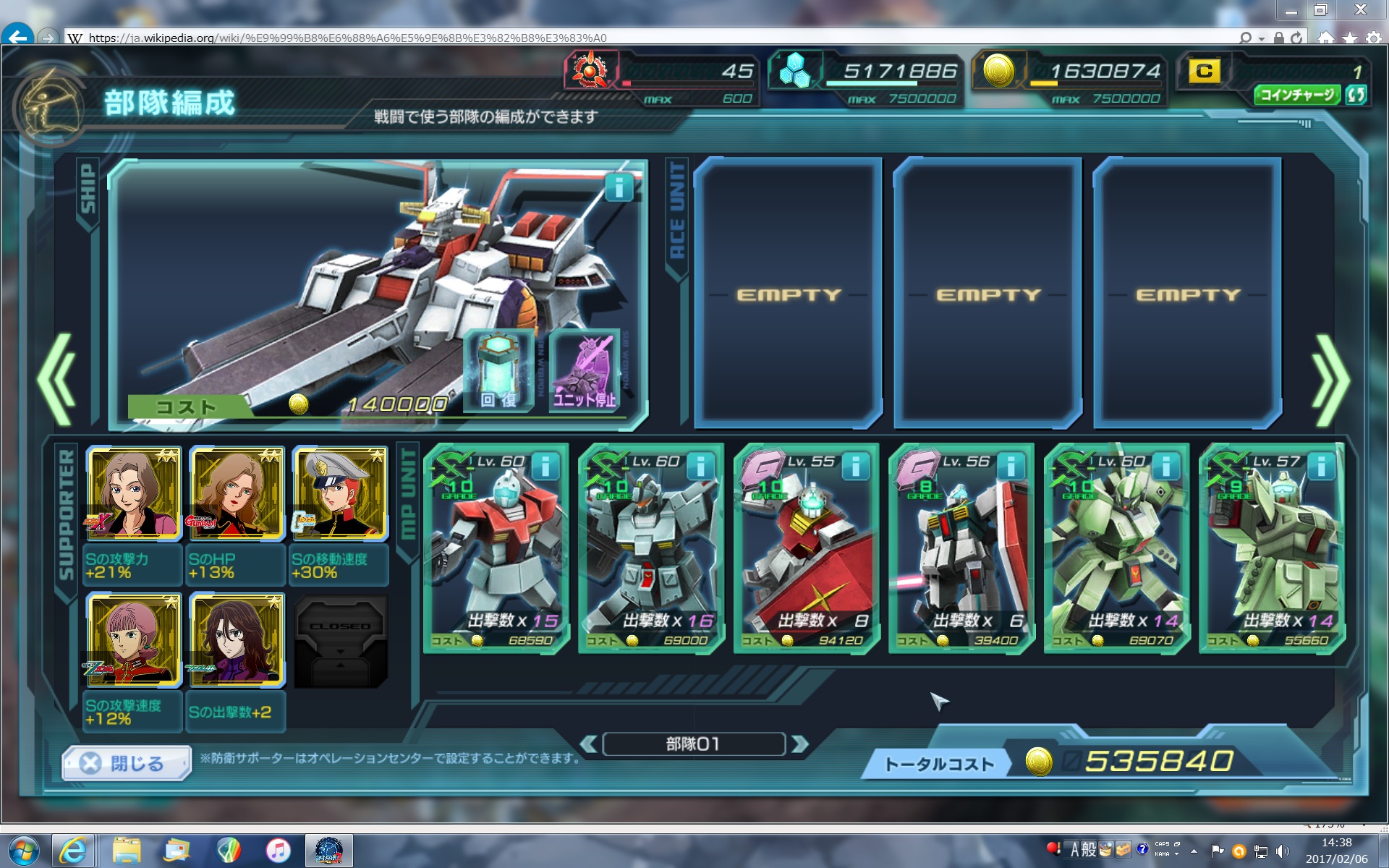Switch to the next squad after 部隊01
The height and width of the screenshot is (868, 1389).
(x=799, y=744)
